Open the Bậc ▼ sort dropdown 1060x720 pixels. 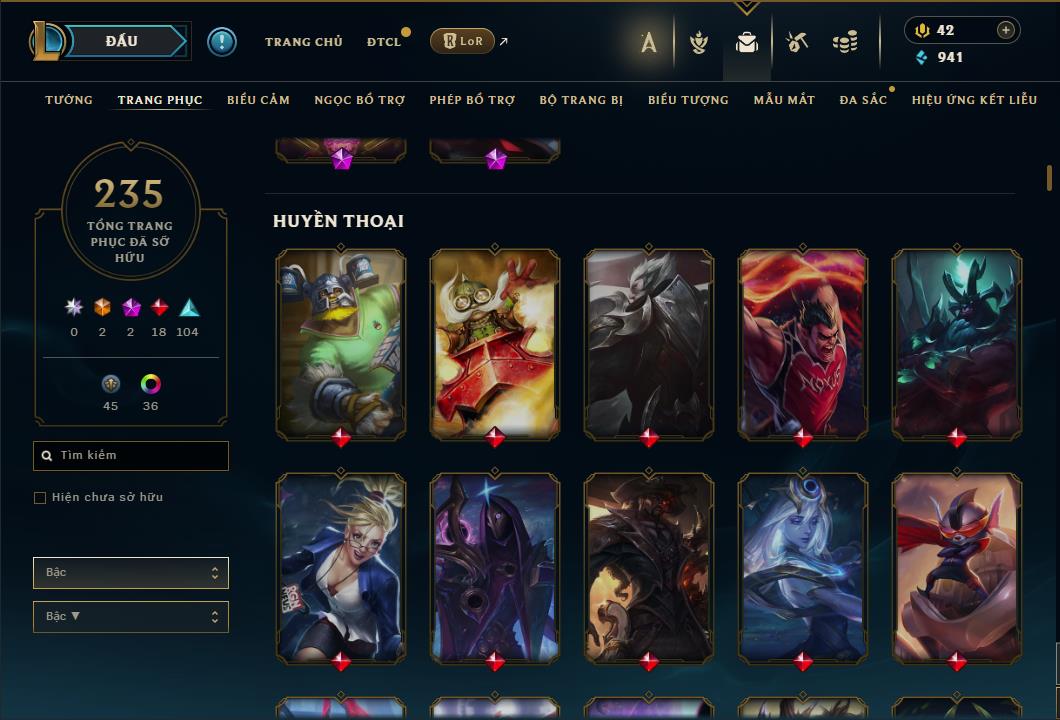(x=131, y=617)
